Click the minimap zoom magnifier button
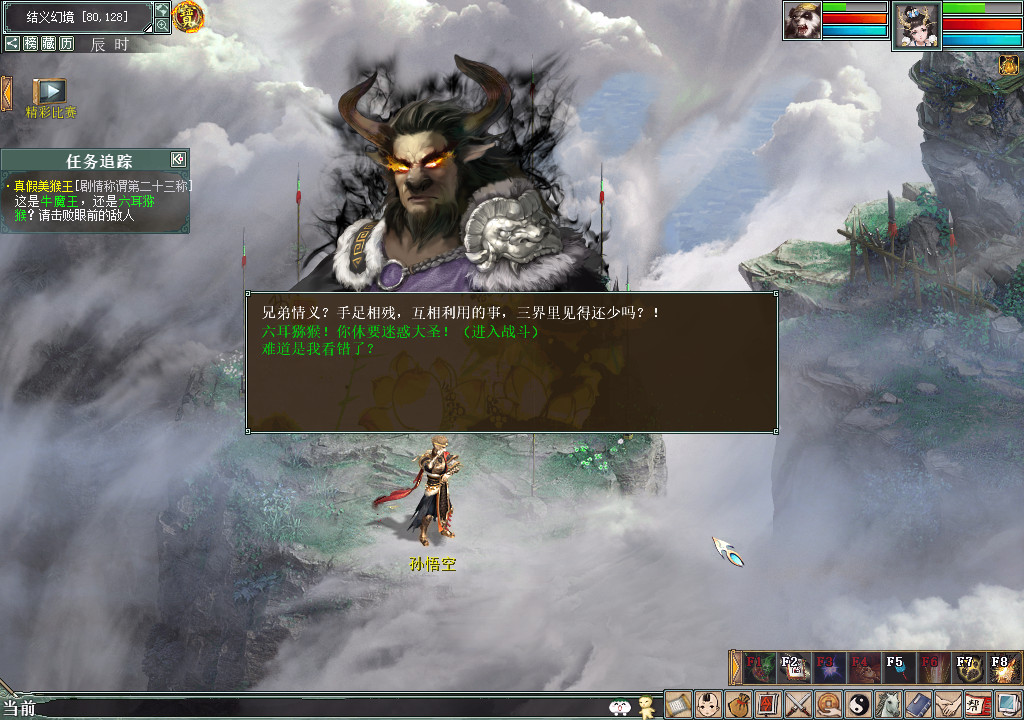 pyautogui.click(x=162, y=26)
